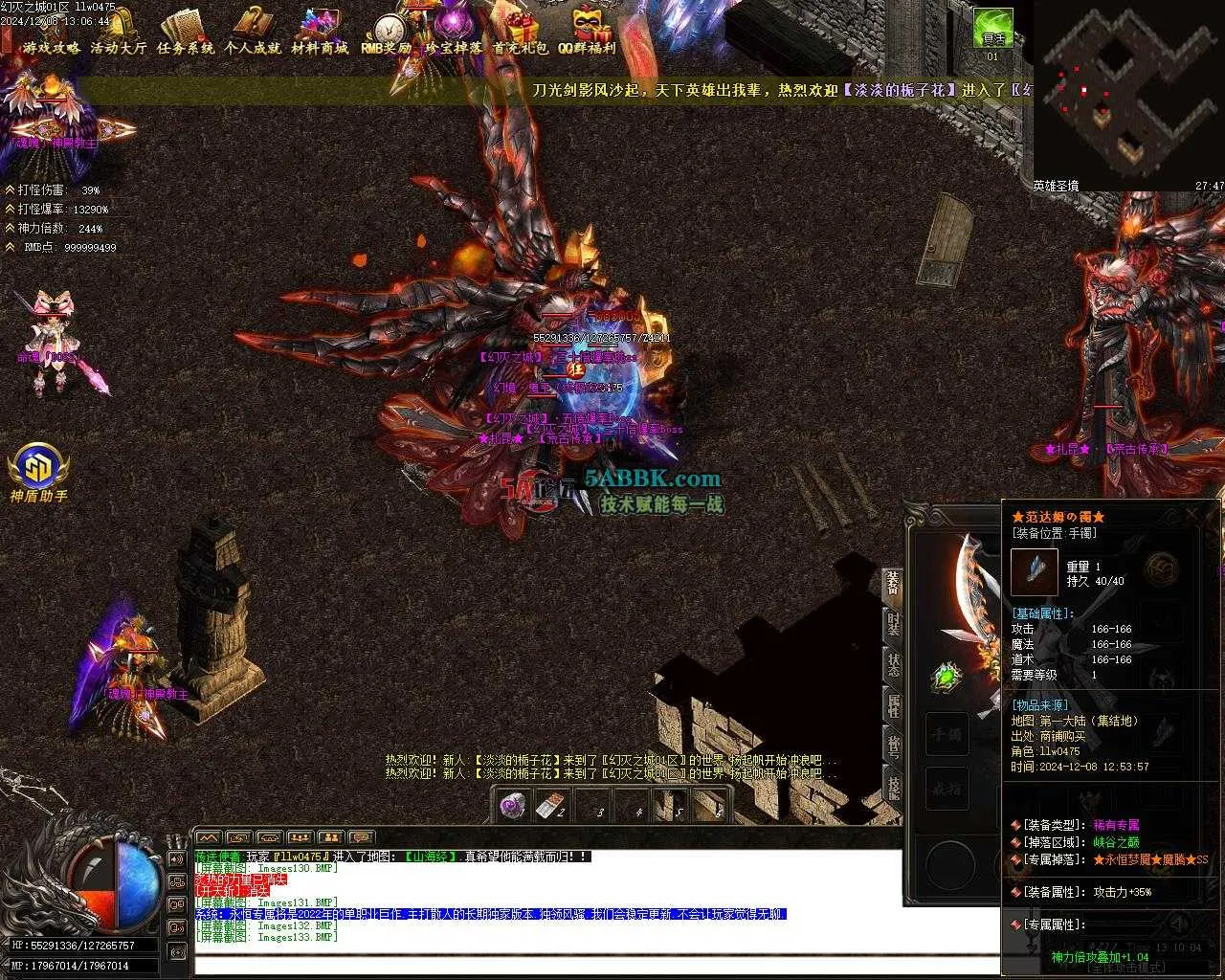Switch to the 状态 status tab
1225x980 pixels.
[x=893, y=665]
